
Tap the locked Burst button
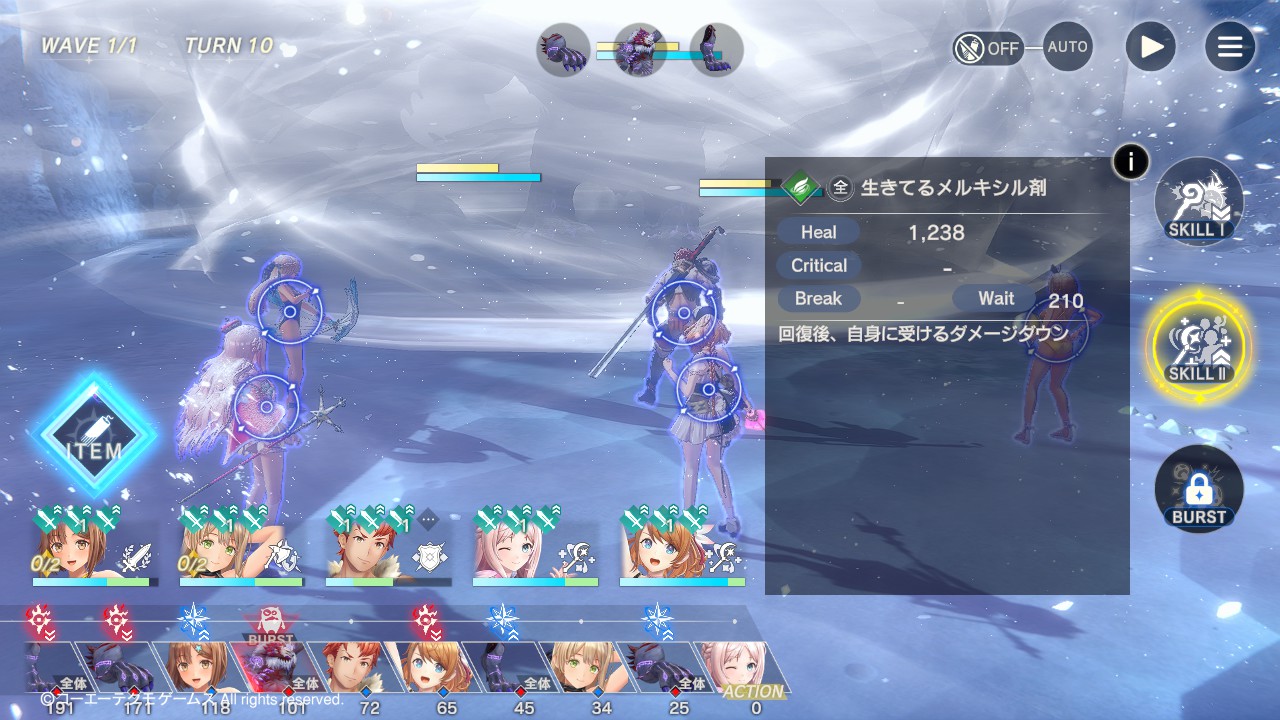[x=1198, y=490]
